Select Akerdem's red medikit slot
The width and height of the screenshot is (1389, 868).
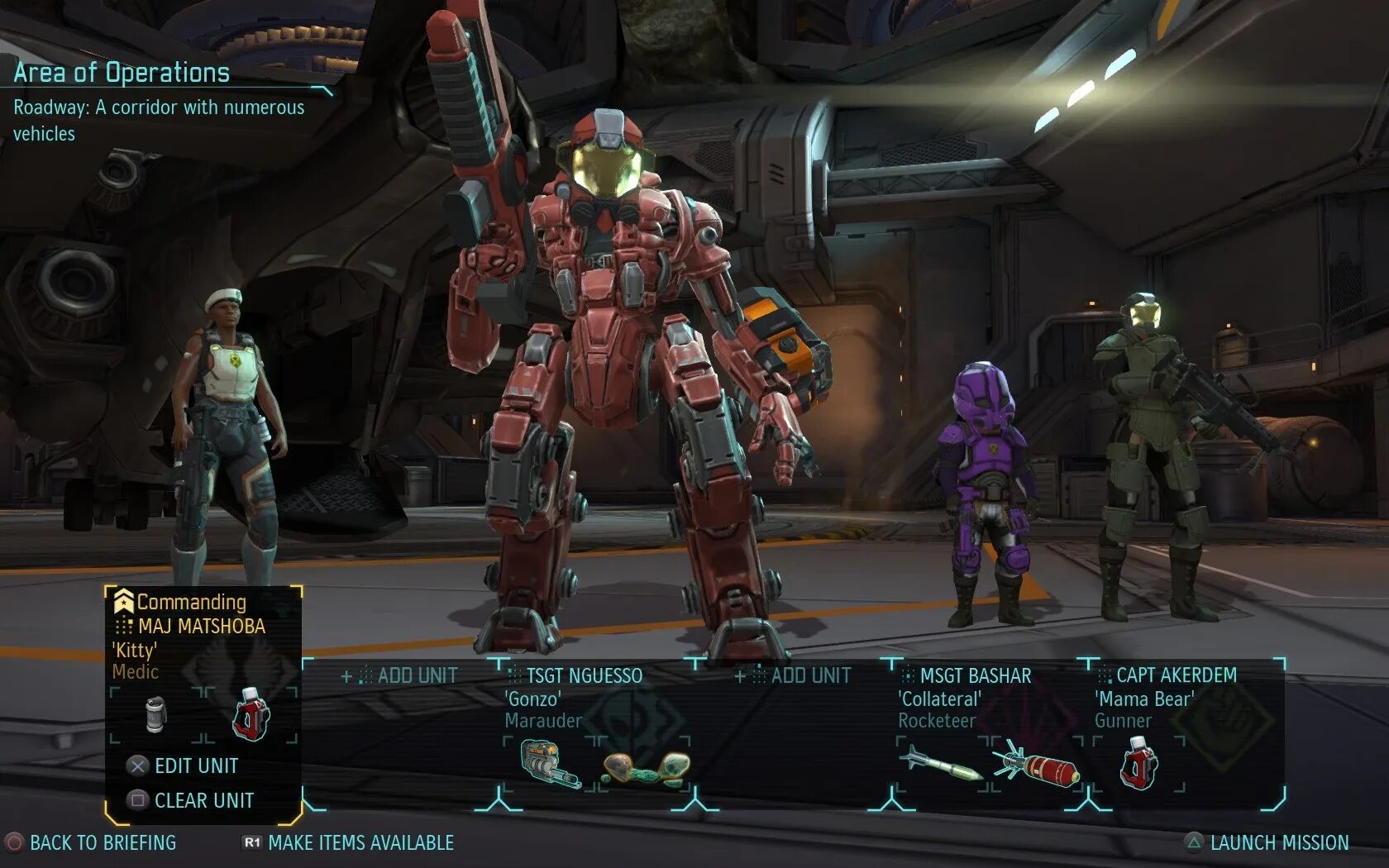pyautogui.click(x=1139, y=764)
